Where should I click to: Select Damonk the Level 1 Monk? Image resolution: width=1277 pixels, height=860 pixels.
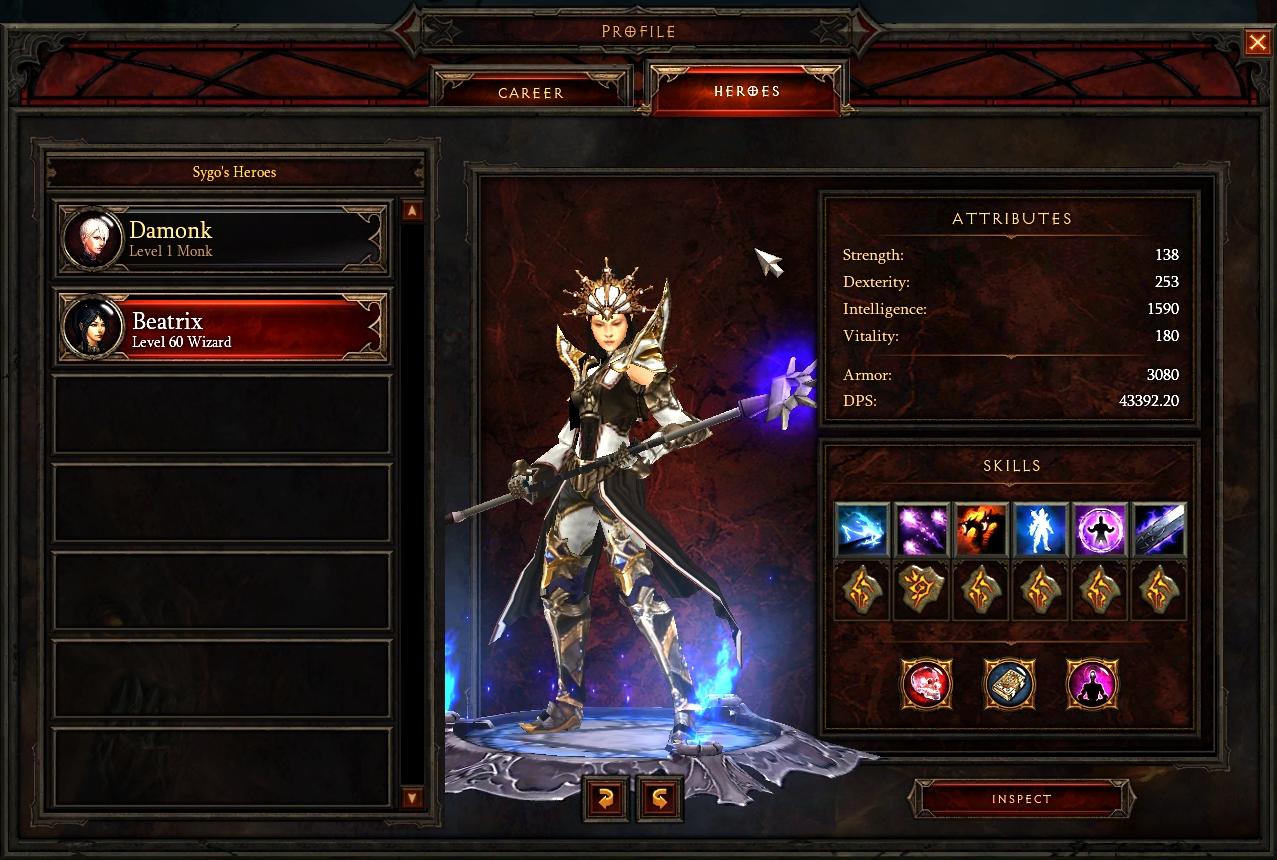point(222,239)
